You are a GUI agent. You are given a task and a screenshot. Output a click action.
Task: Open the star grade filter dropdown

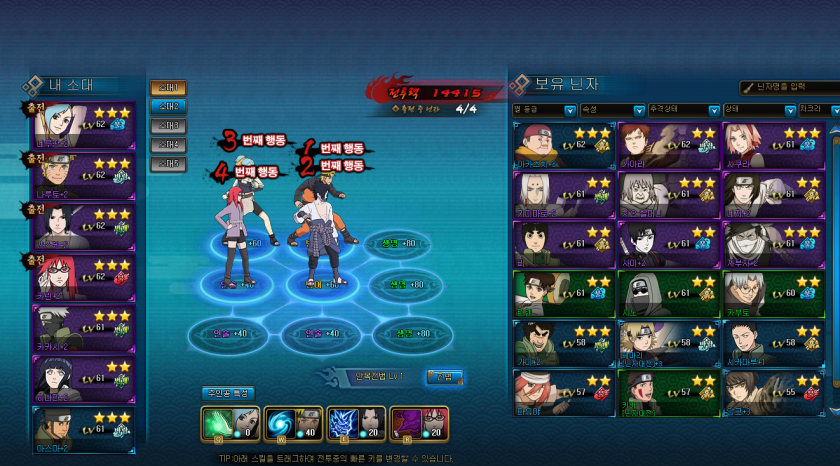pos(543,110)
